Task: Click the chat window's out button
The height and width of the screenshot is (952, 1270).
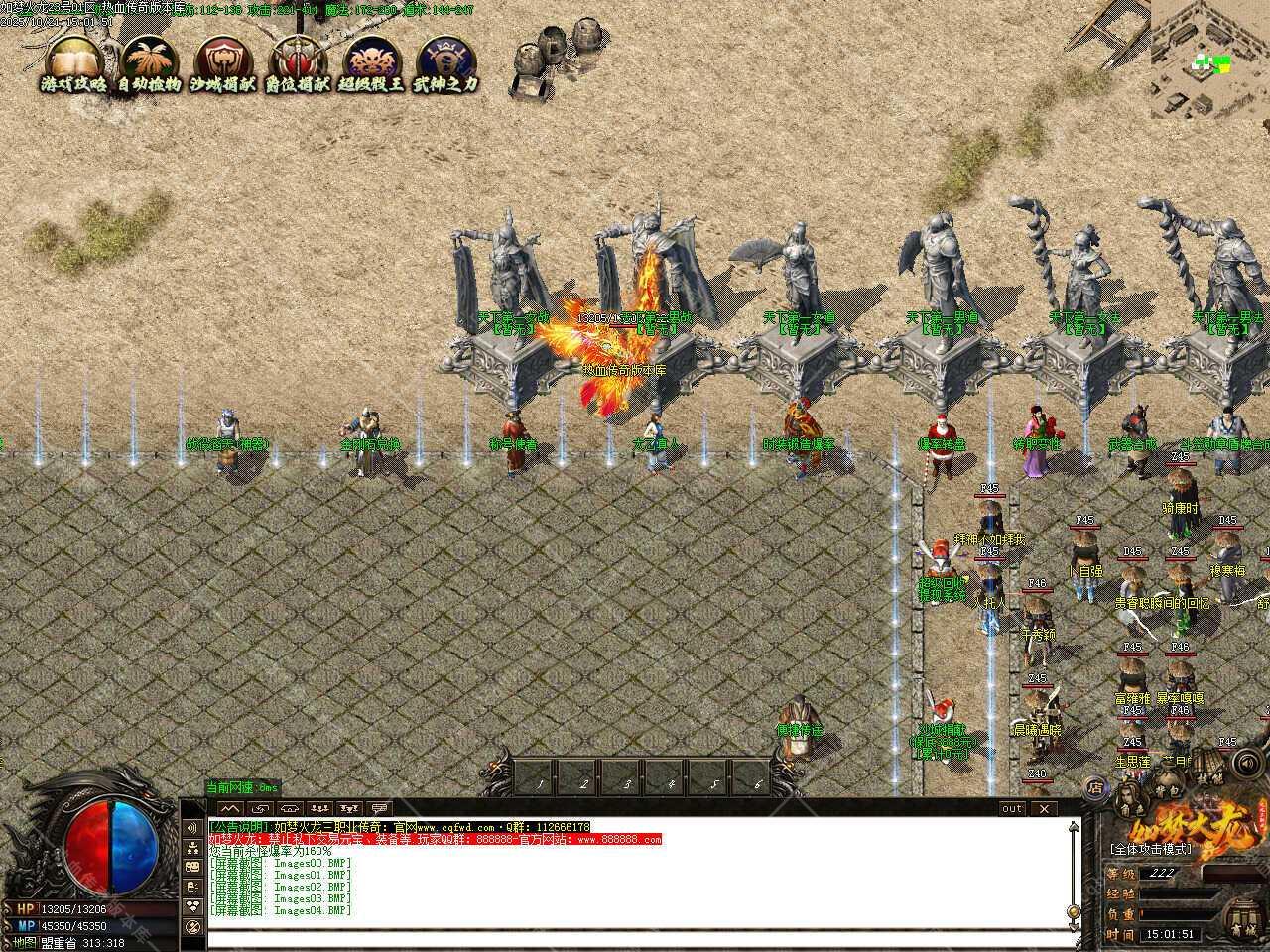Action: pyautogui.click(x=1011, y=808)
